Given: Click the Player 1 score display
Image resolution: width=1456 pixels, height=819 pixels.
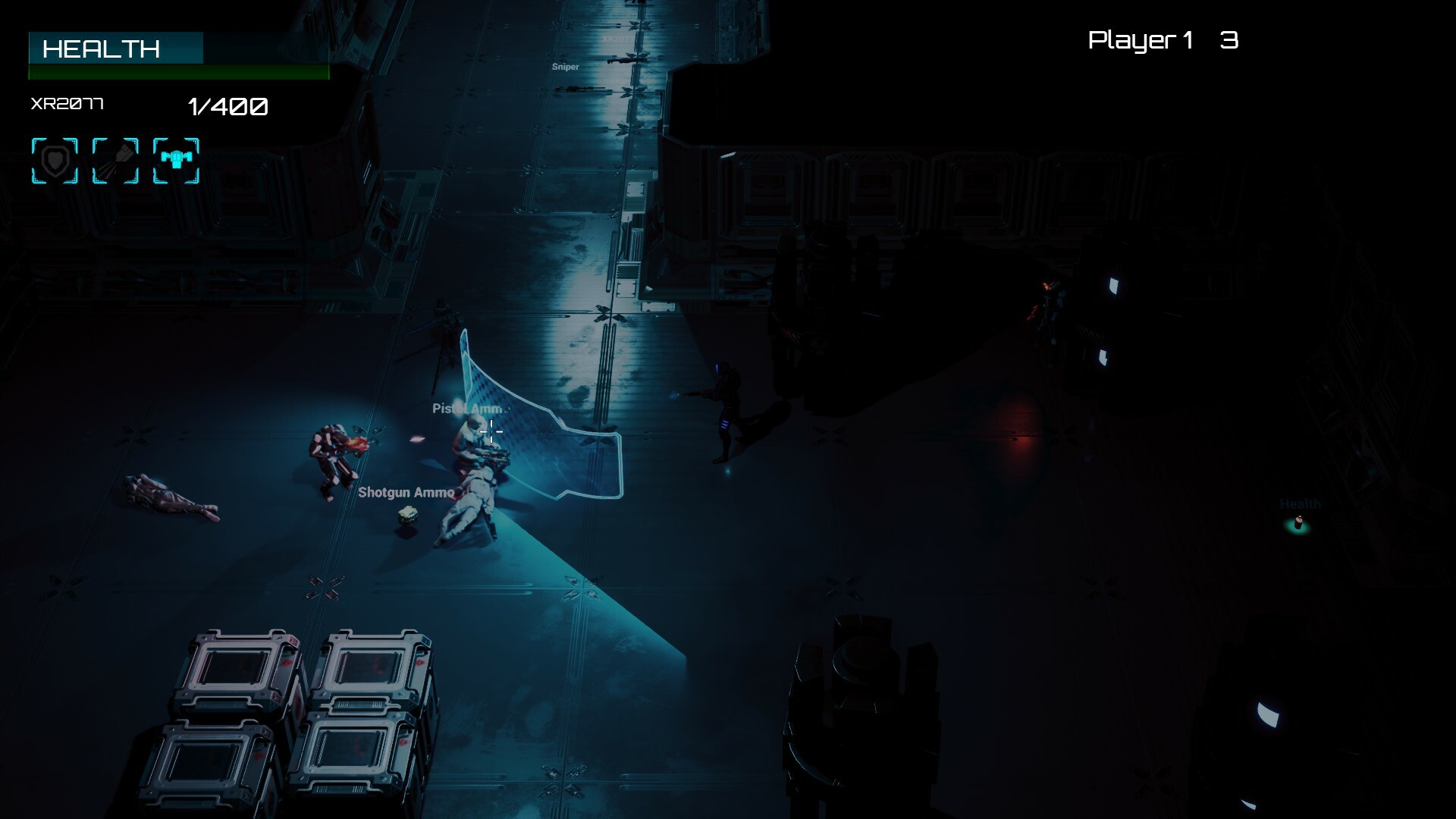Looking at the screenshot, I should tap(1162, 41).
